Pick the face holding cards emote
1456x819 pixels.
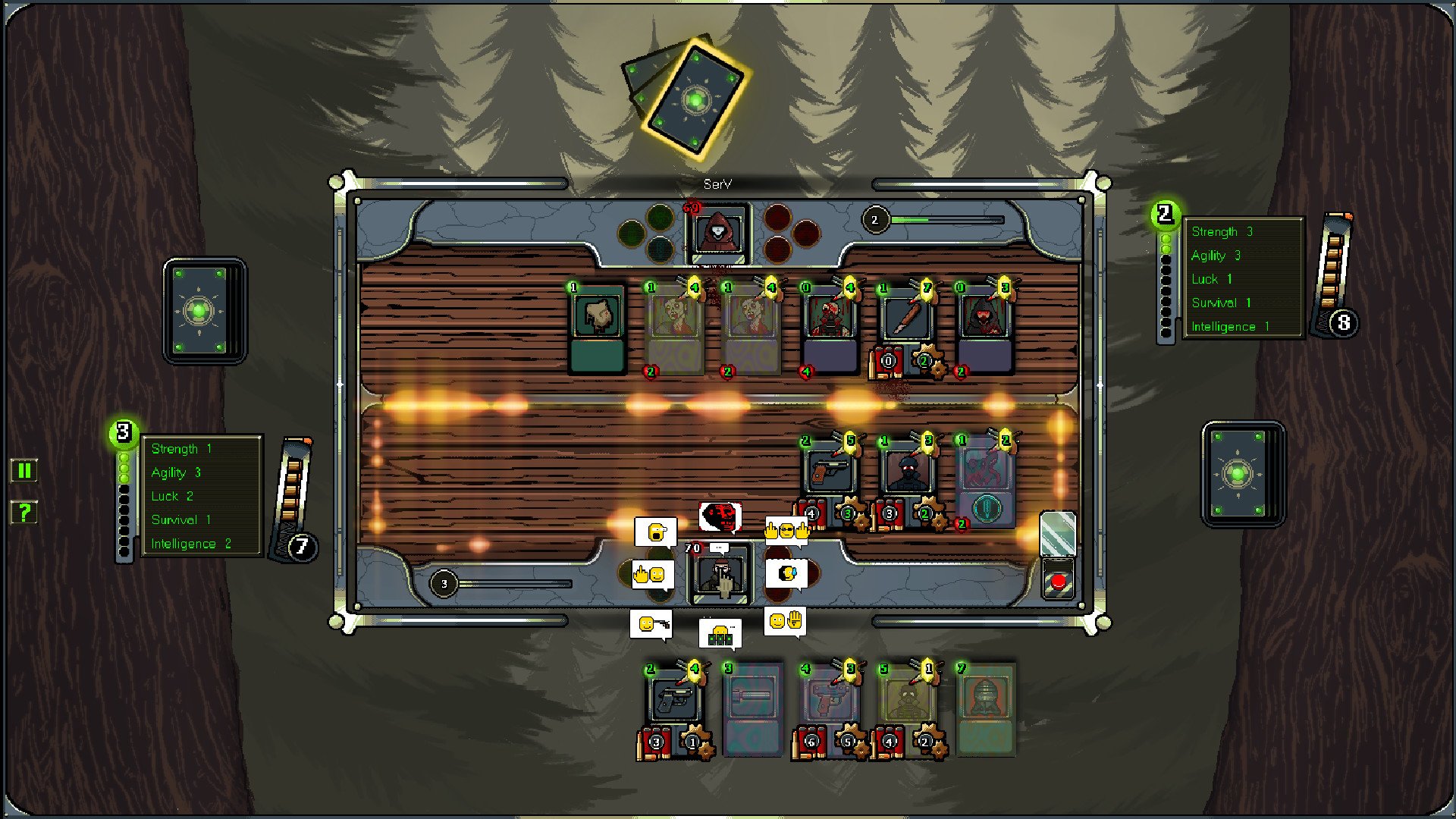point(720,633)
